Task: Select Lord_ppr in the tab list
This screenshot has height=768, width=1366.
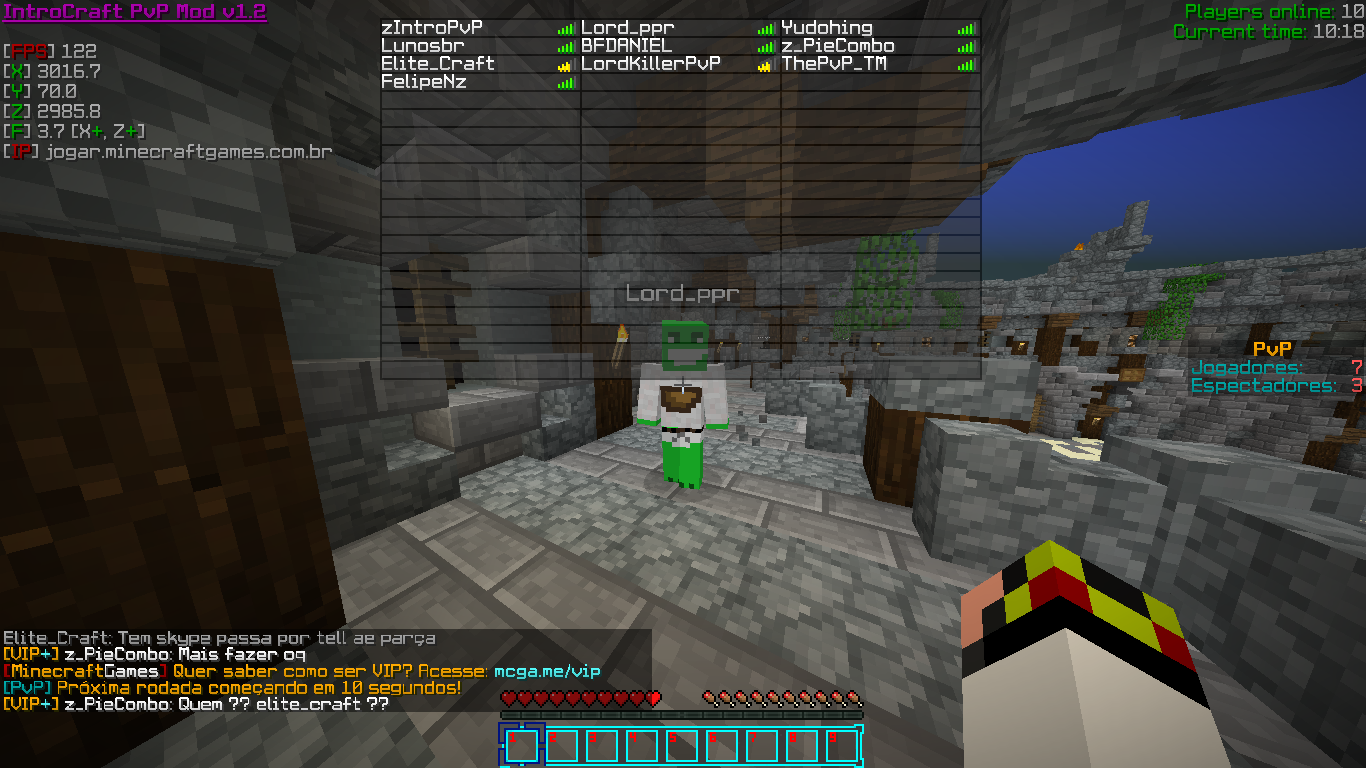Action: [x=628, y=28]
